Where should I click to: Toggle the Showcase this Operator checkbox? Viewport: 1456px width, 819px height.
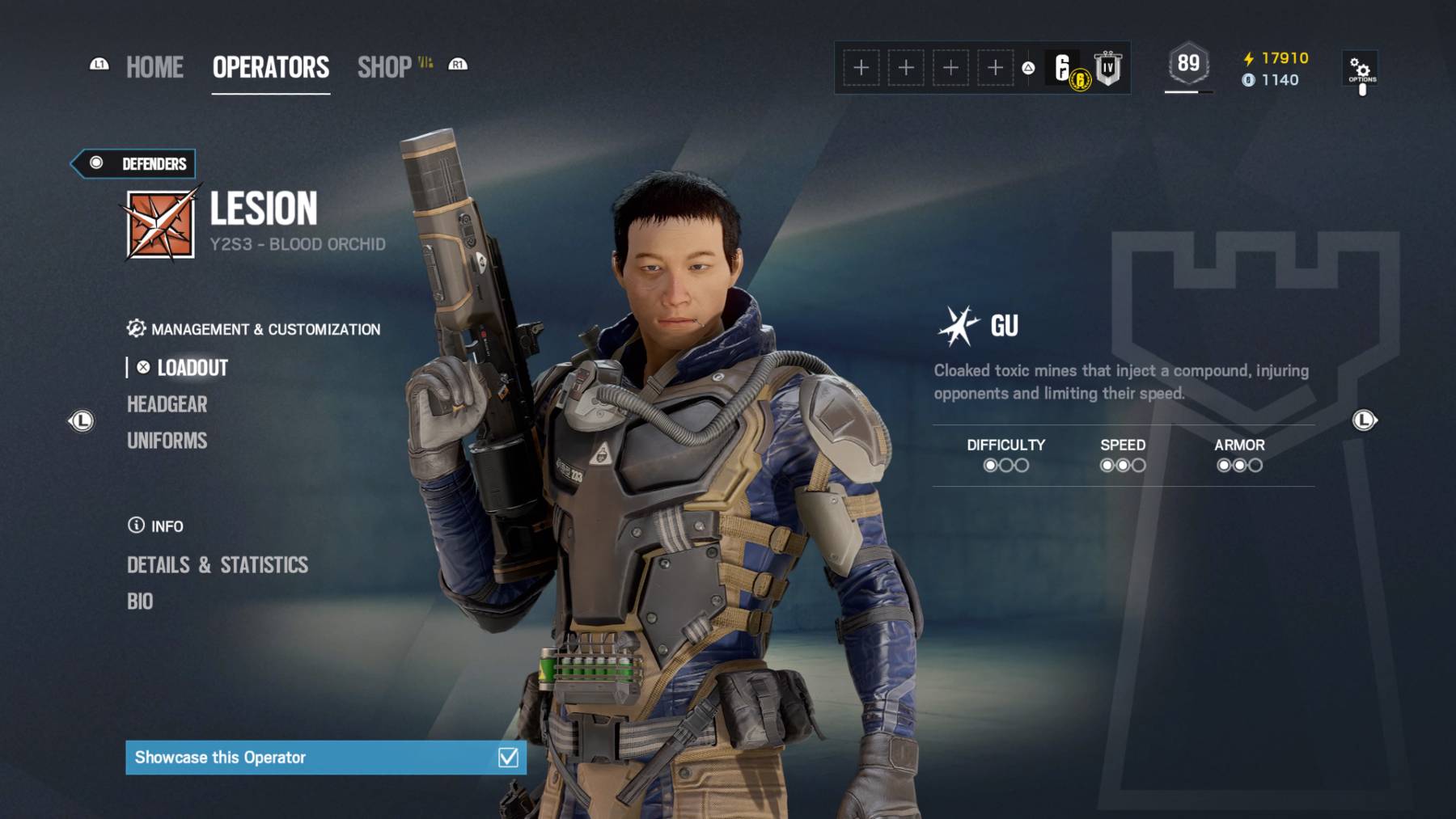pyautogui.click(x=508, y=758)
